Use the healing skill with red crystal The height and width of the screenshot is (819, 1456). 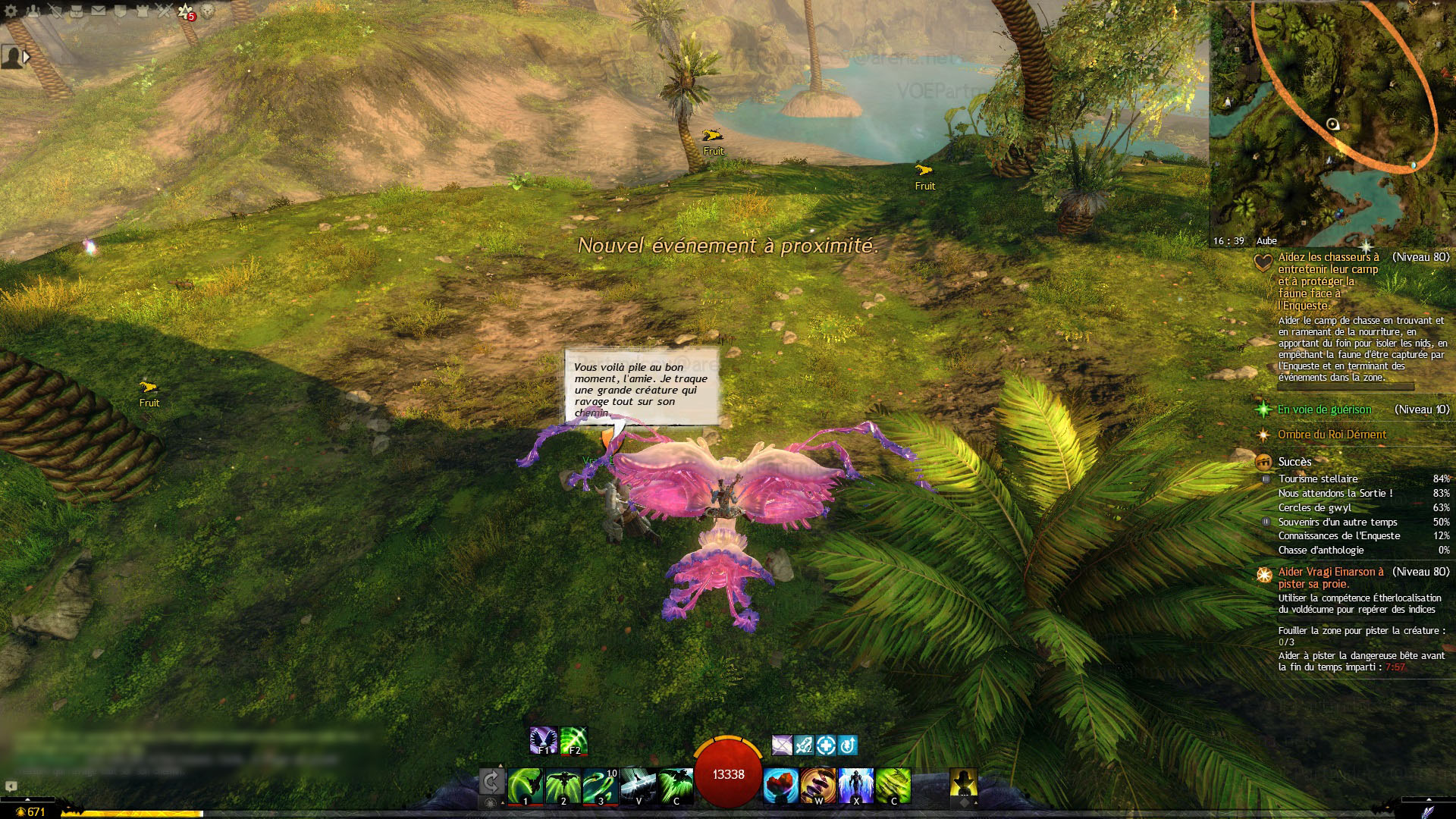(780, 786)
